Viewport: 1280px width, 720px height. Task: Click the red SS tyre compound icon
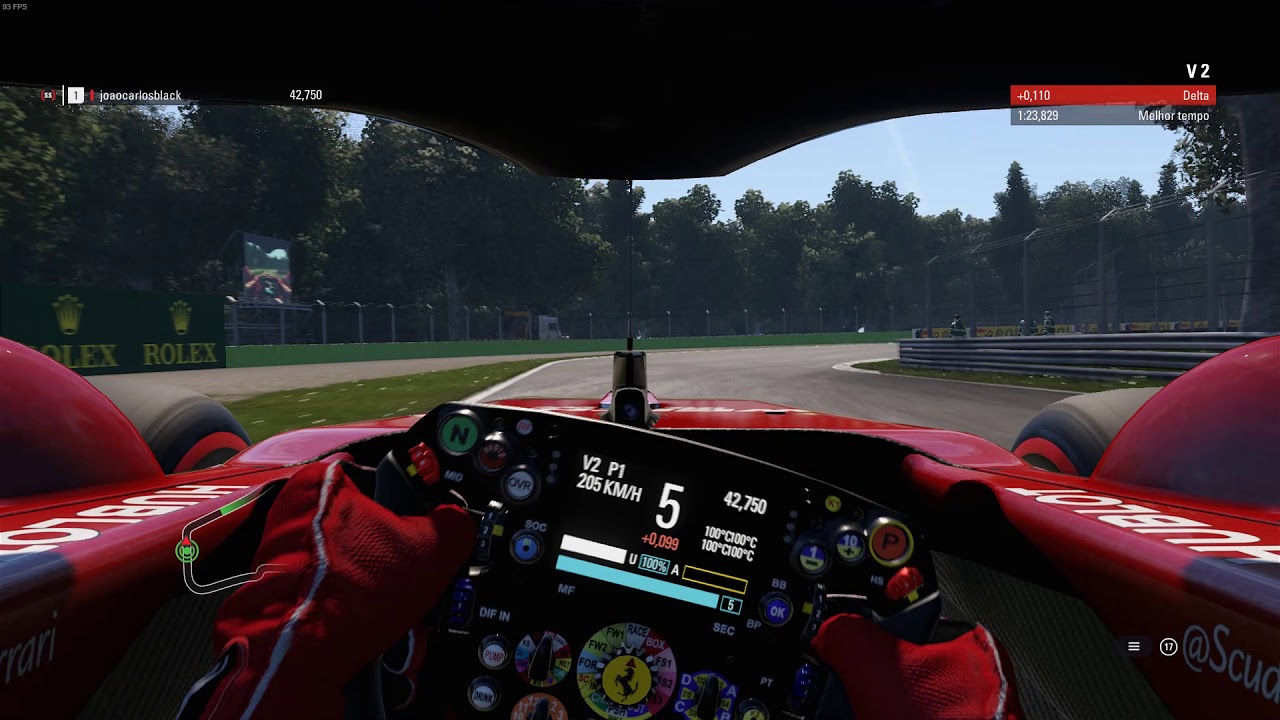coord(47,96)
